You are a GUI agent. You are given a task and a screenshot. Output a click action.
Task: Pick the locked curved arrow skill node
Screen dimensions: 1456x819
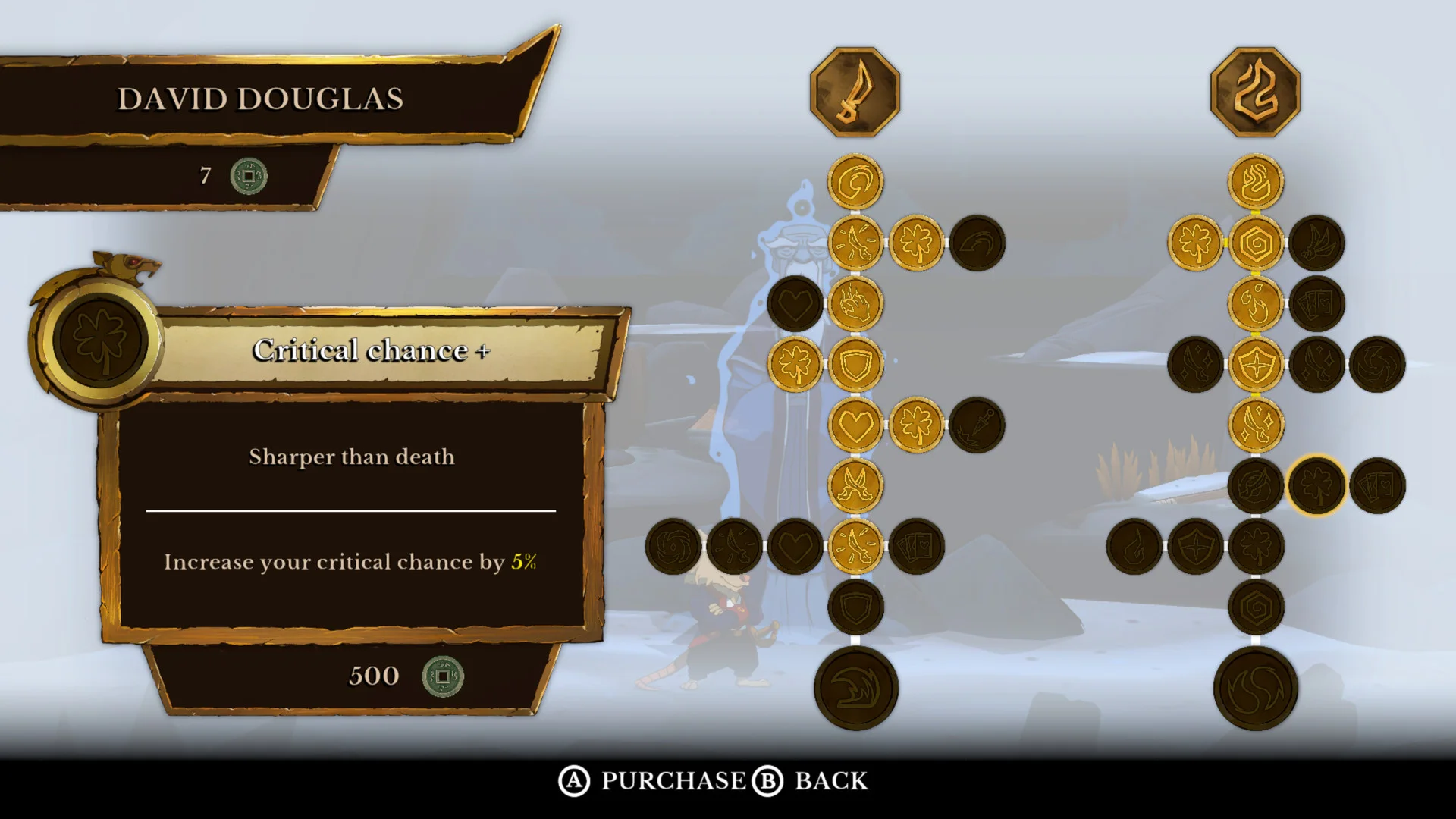[977, 243]
